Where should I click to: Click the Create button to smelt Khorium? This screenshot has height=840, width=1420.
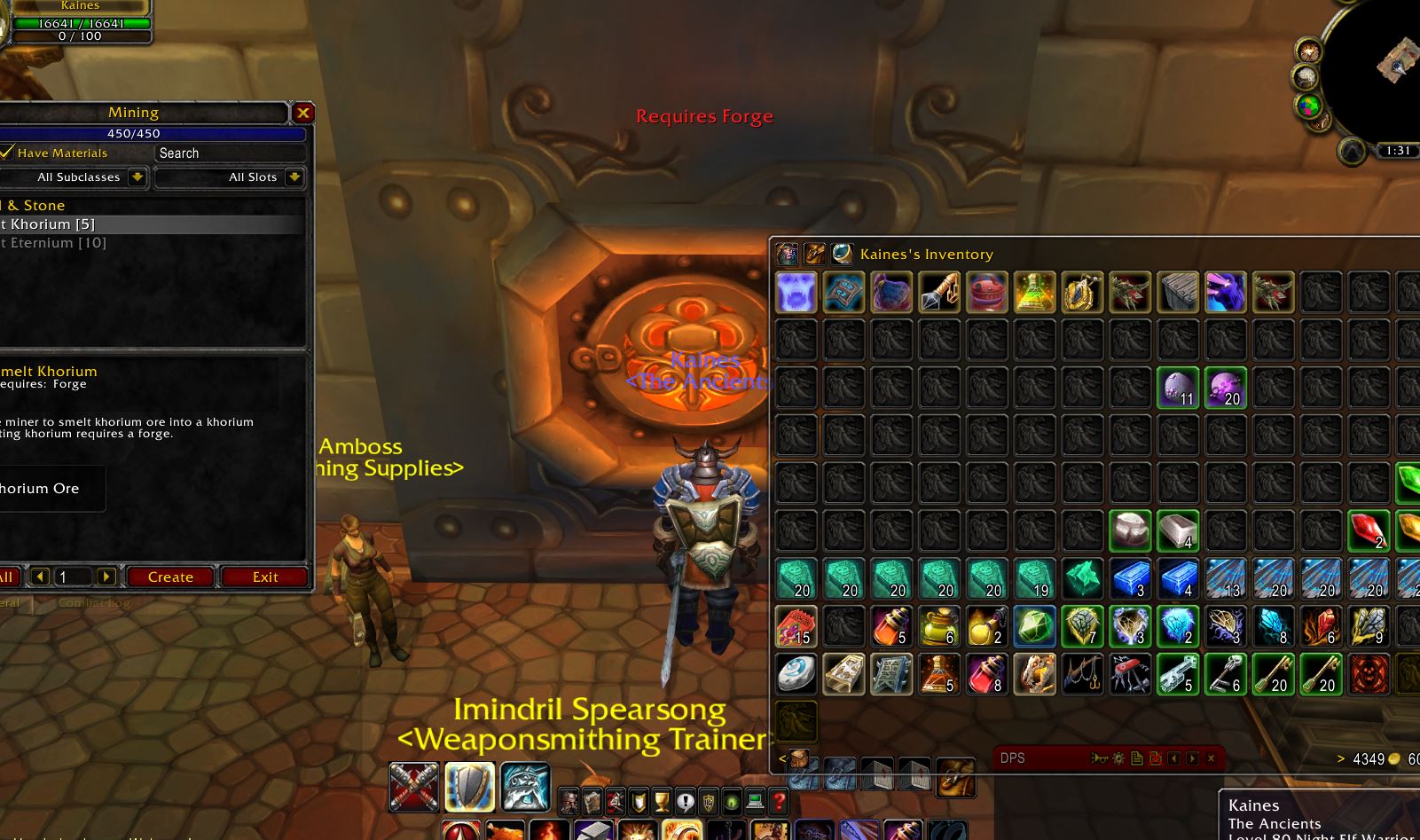(x=169, y=577)
